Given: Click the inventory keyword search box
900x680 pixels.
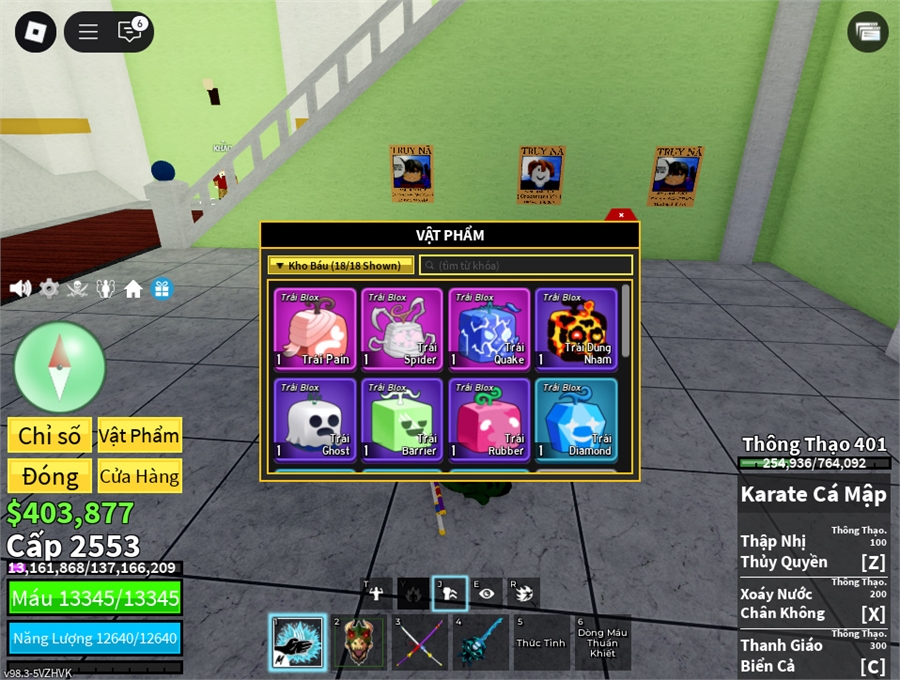Looking at the screenshot, I should pyautogui.click(x=526, y=265).
